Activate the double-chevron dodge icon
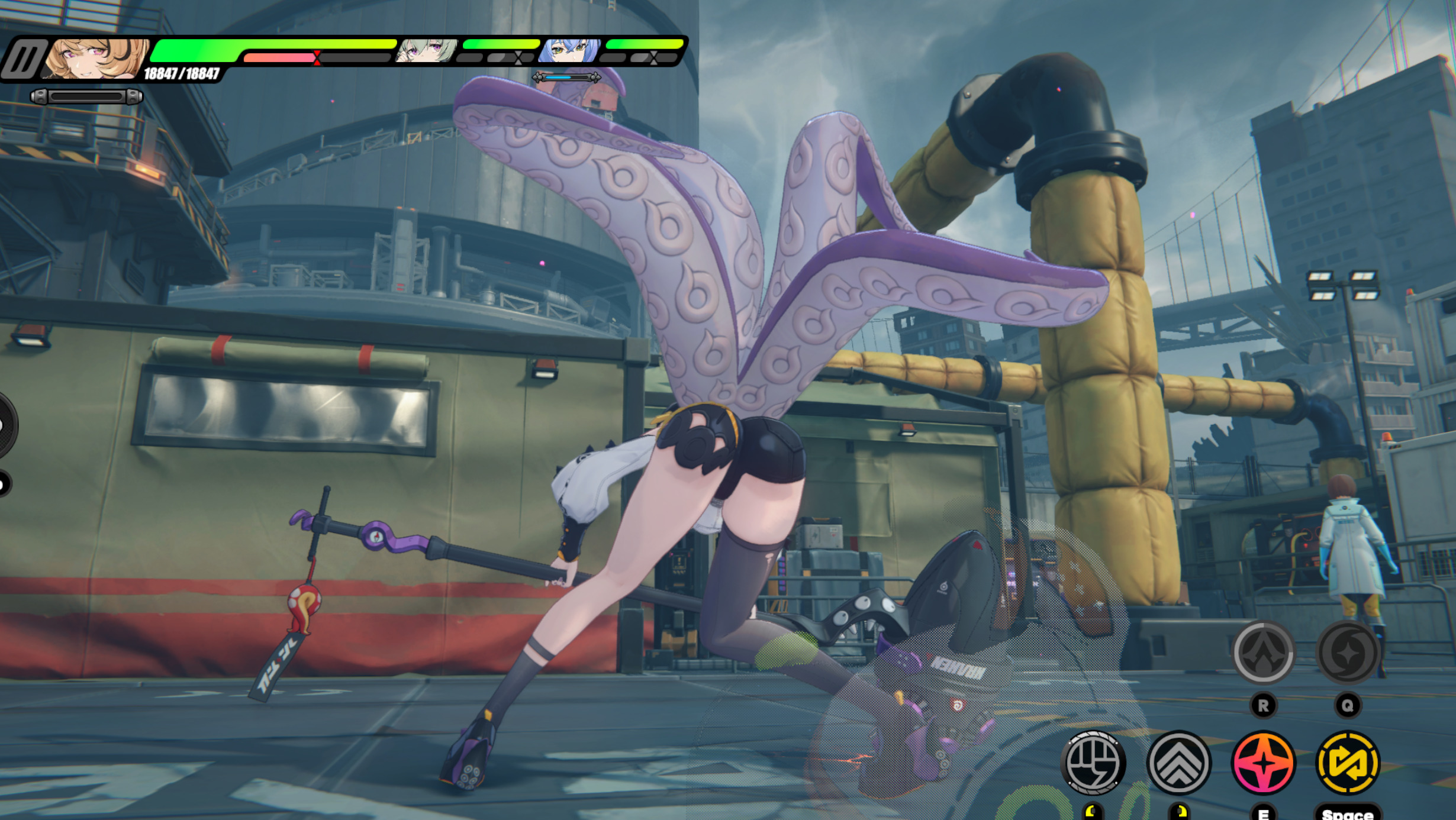This screenshot has height=820, width=1456. click(x=1178, y=763)
